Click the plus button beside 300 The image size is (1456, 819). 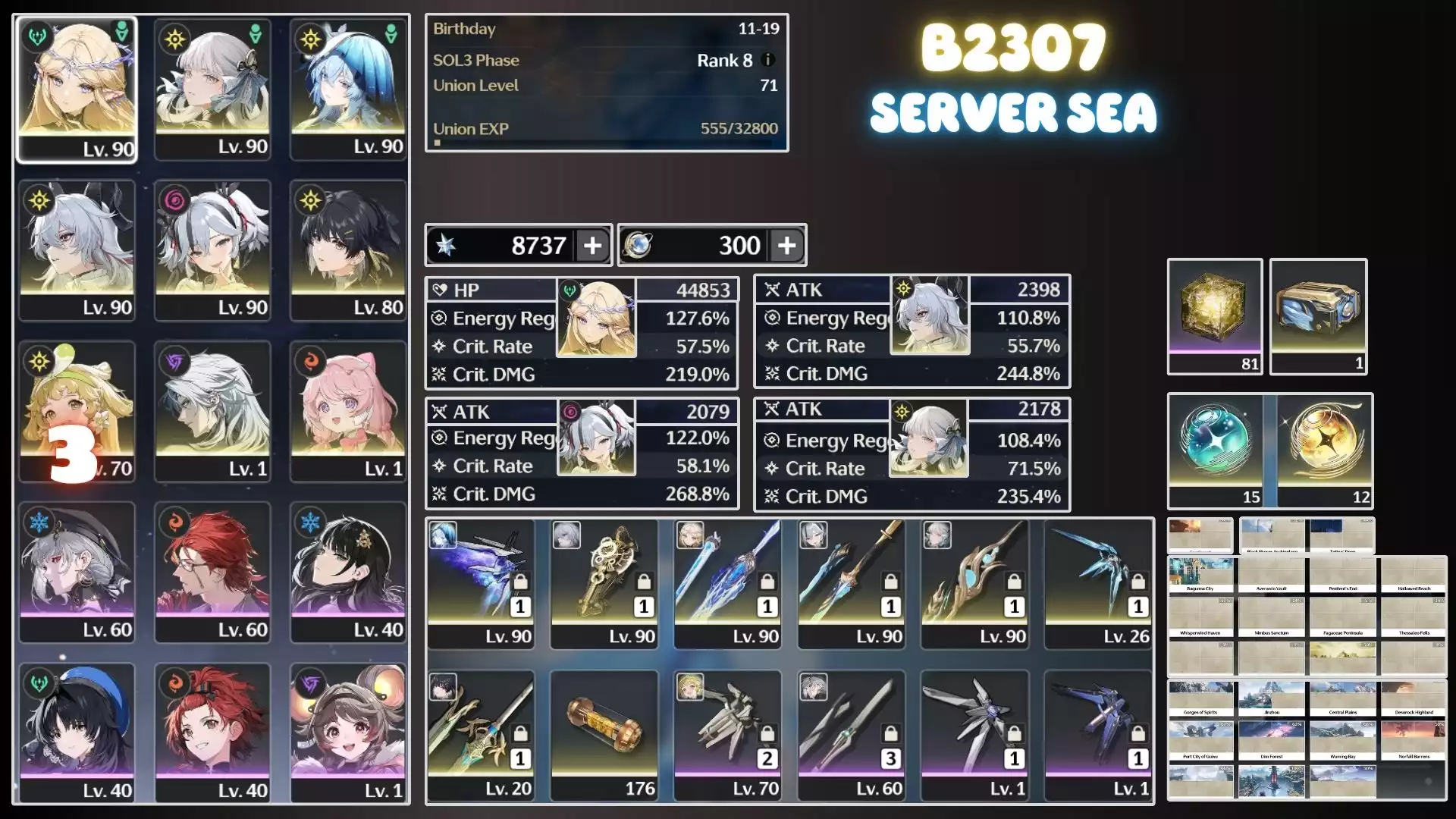[x=786, y=246]
